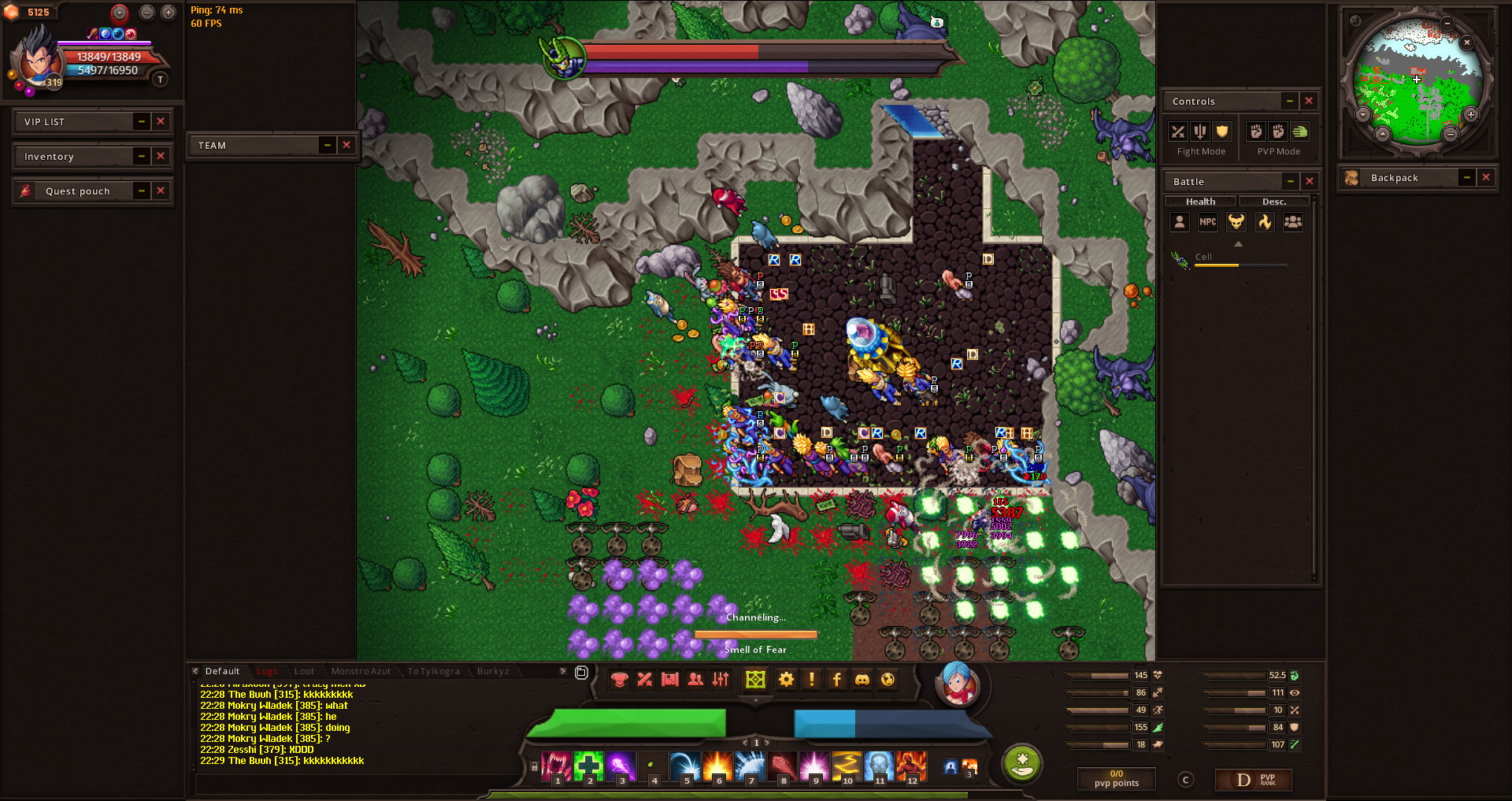Use the orange explosion ability in slot 6
1512x801 pixels.
(x=717, y=766)
